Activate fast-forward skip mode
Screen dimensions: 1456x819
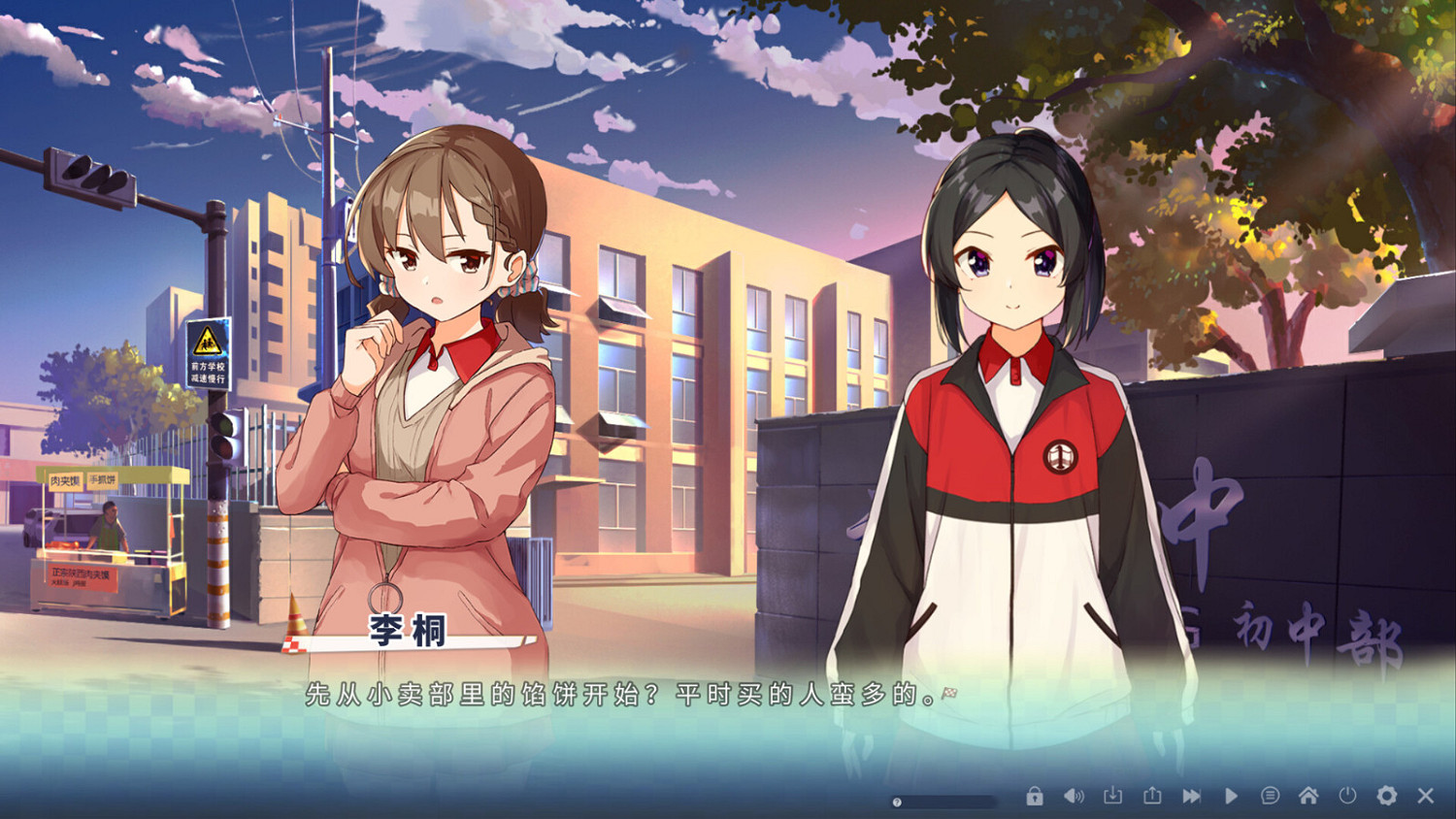[1191, 794]
